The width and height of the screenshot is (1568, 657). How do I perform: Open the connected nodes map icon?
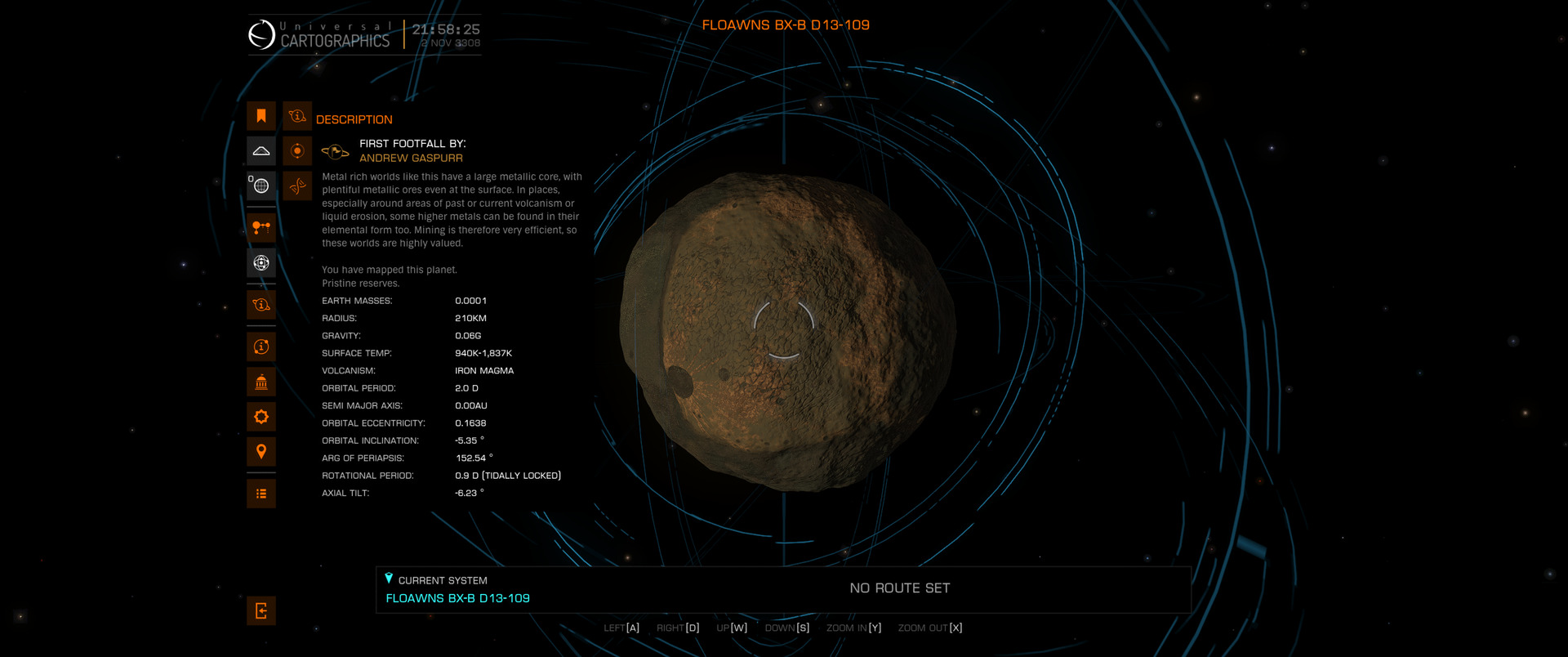261,227
